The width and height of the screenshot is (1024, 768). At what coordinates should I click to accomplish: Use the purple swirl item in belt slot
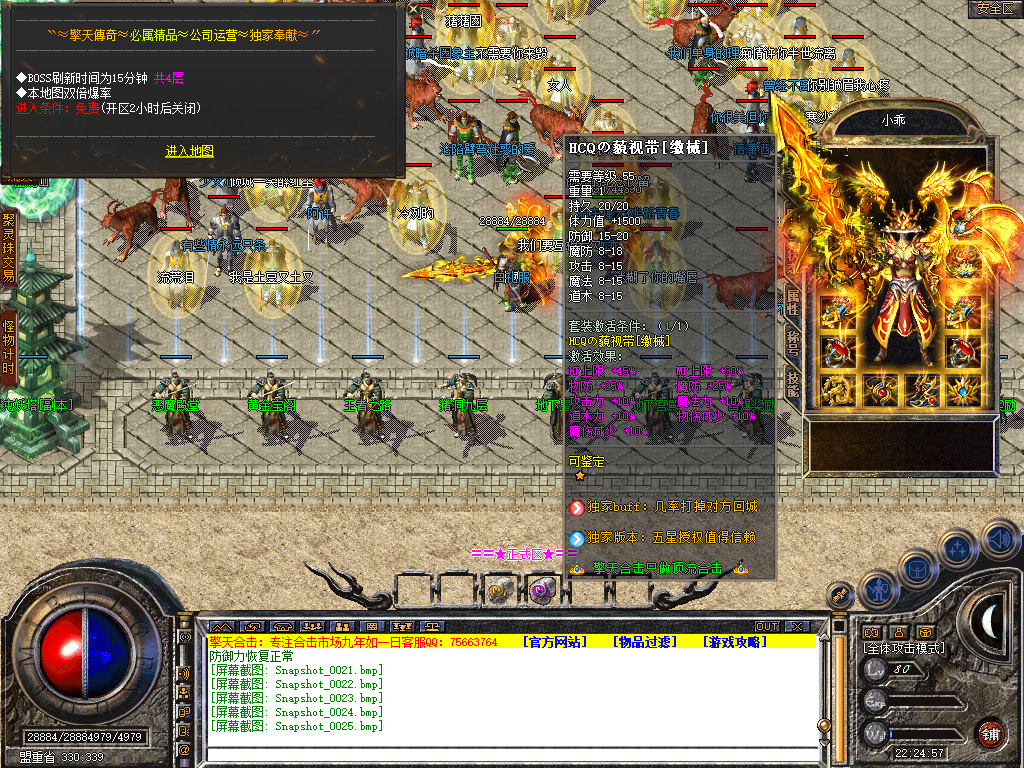[542, 590]
